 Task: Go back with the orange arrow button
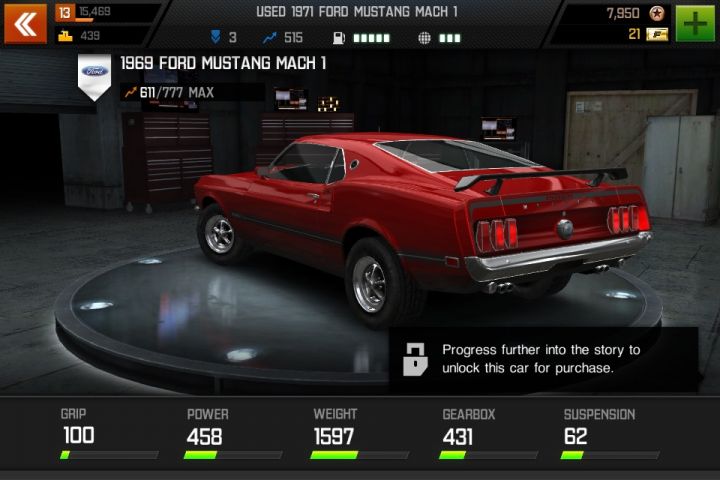pos(25,24)
